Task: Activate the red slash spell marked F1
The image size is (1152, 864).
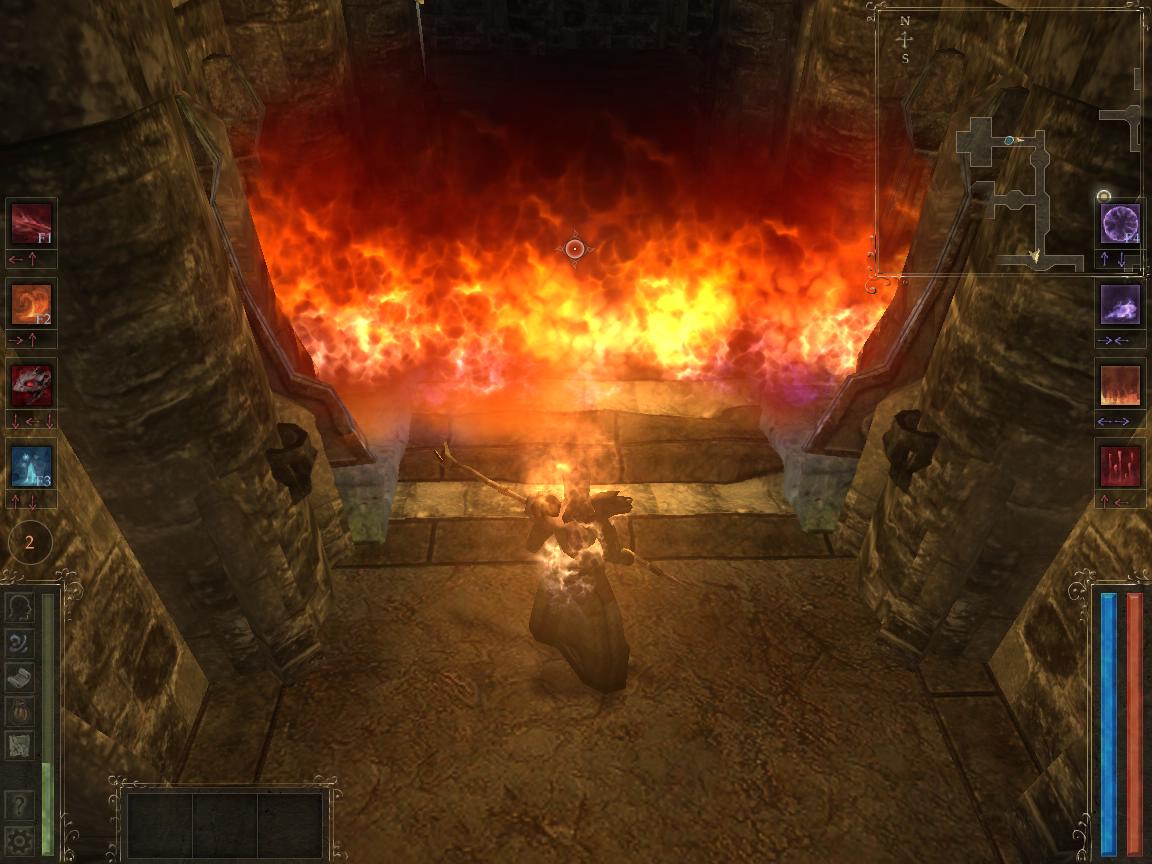Action: [x=31, y=222]
